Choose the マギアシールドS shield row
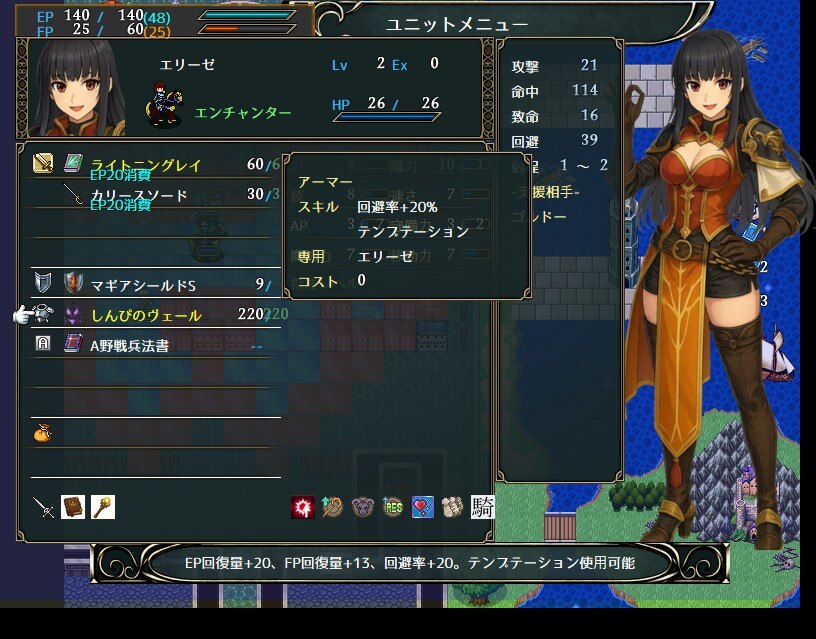This screenshot has width=816, height=639. [x=143, y=285]
